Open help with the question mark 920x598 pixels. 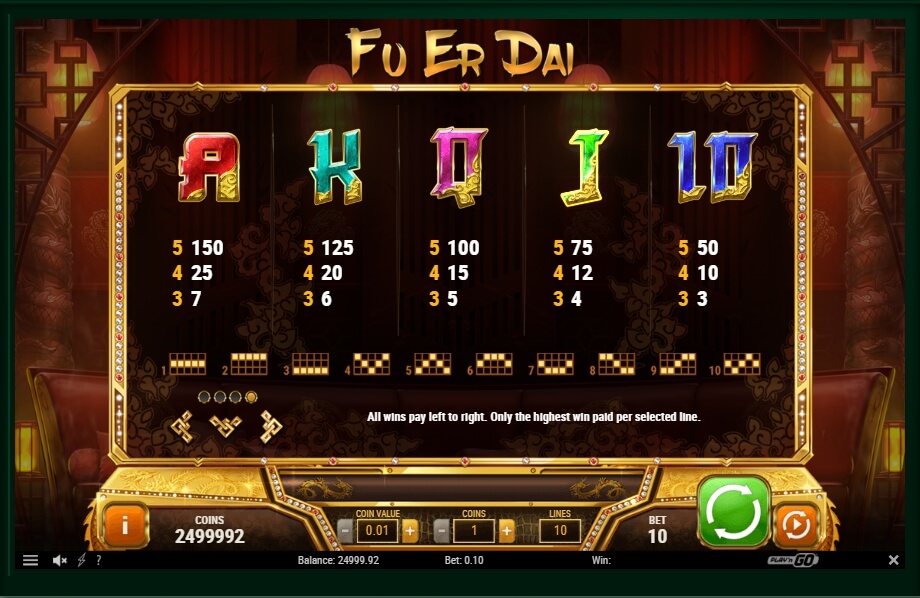click(98, 561)
